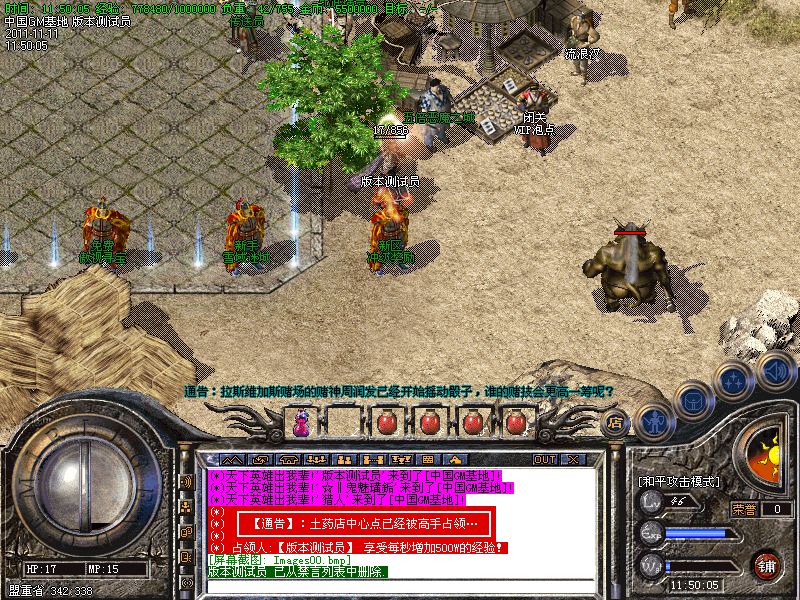Open the skills sparkle round button
Image resolution: width=800 pixels, height=600 pixels.
point(735,380)
